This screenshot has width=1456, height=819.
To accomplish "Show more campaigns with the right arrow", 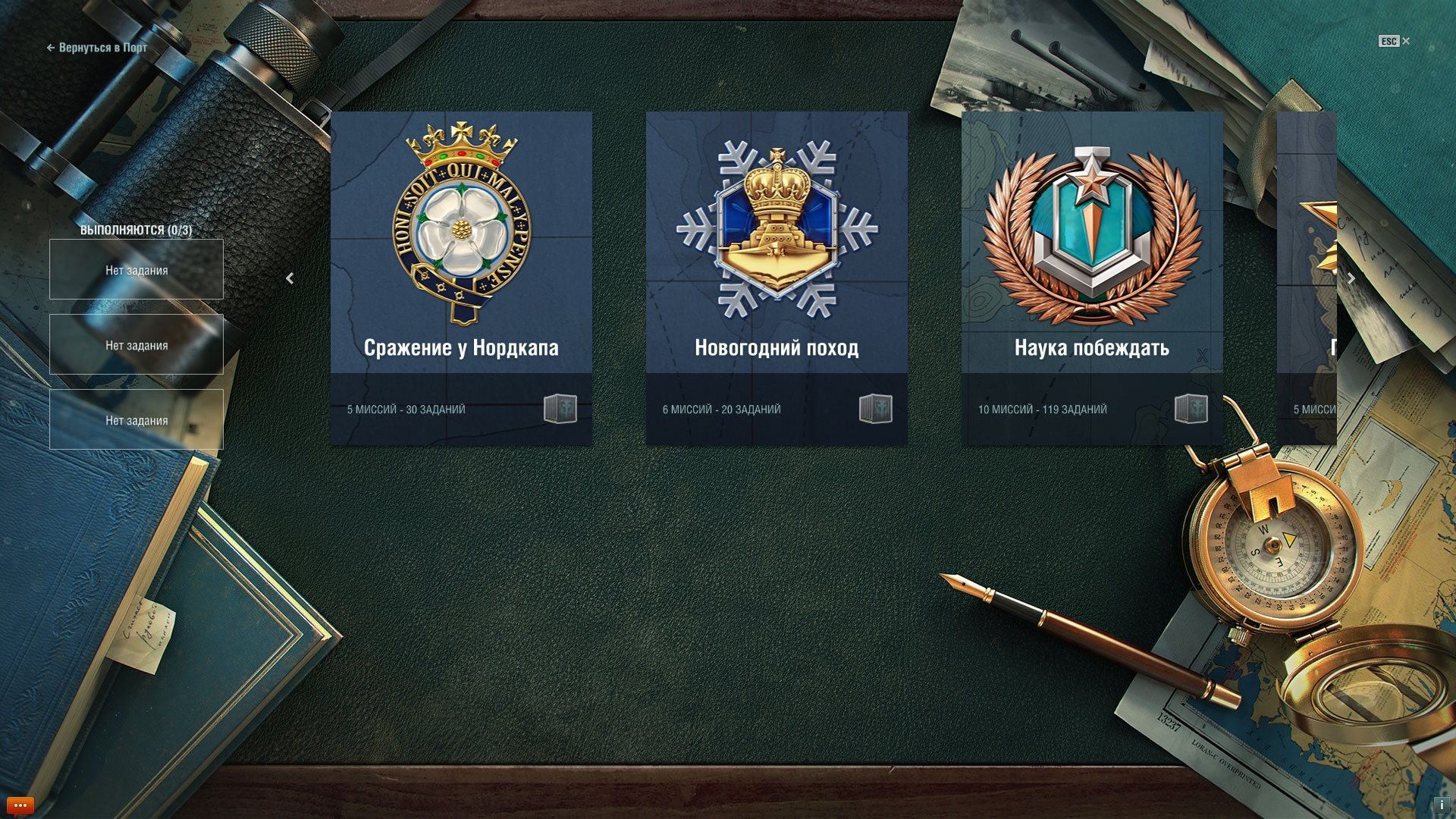I will coord(1351,279).
